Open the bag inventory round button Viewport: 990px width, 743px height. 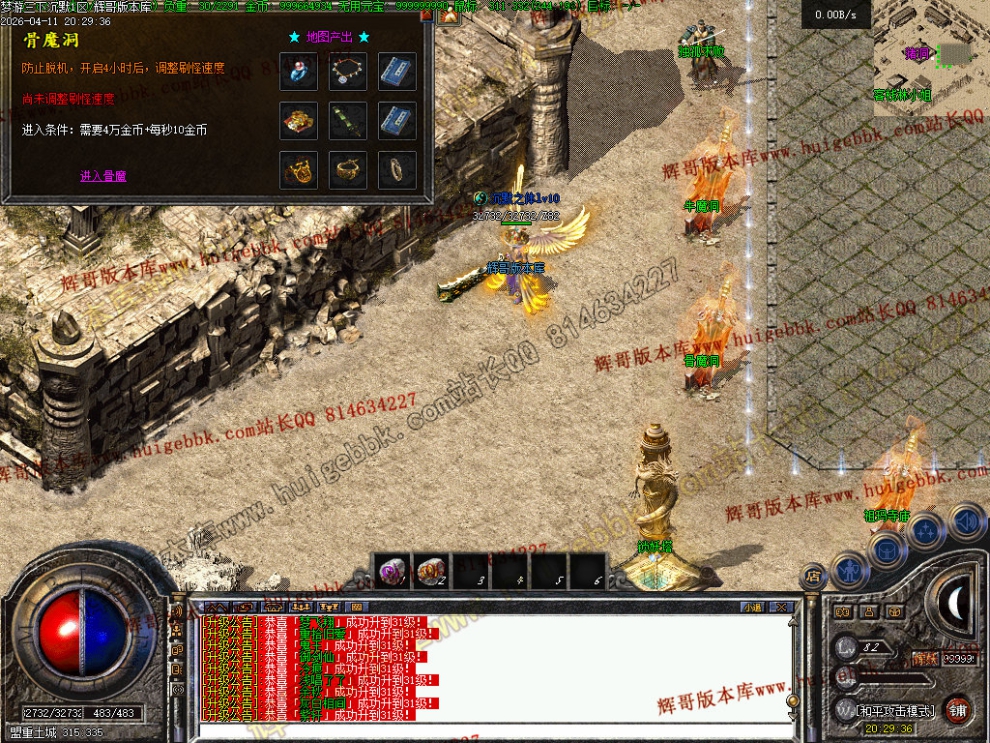click(x=888, y=548)
